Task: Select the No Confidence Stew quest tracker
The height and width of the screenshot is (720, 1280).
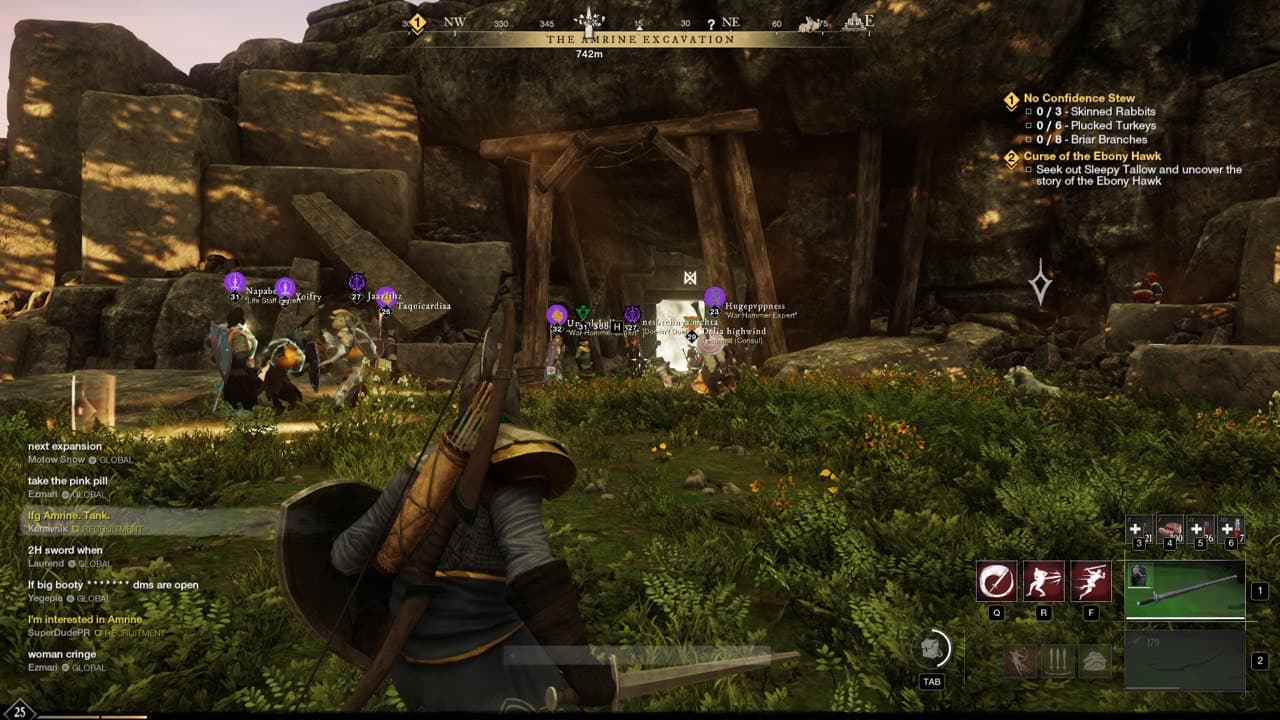Action: point(1079,98)
